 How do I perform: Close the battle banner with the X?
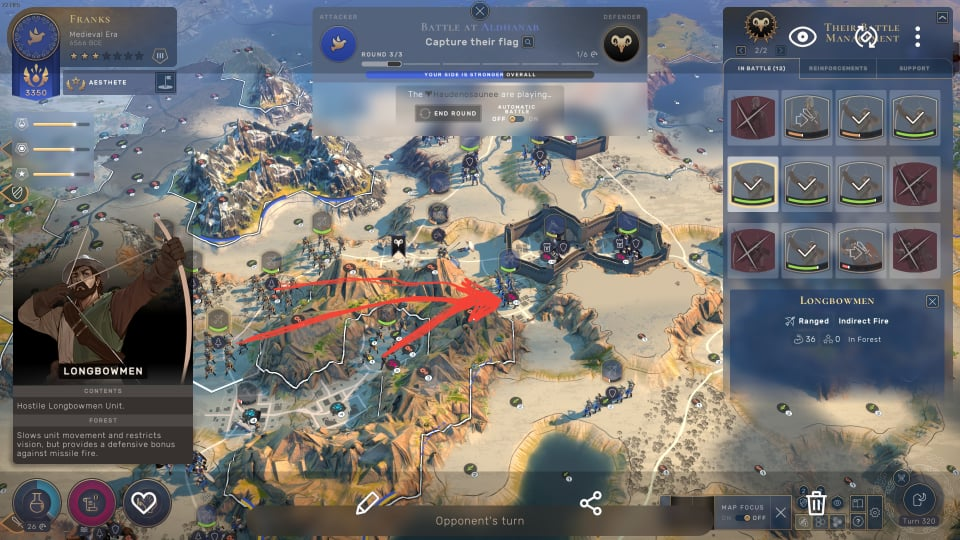[x=480, y=11]
